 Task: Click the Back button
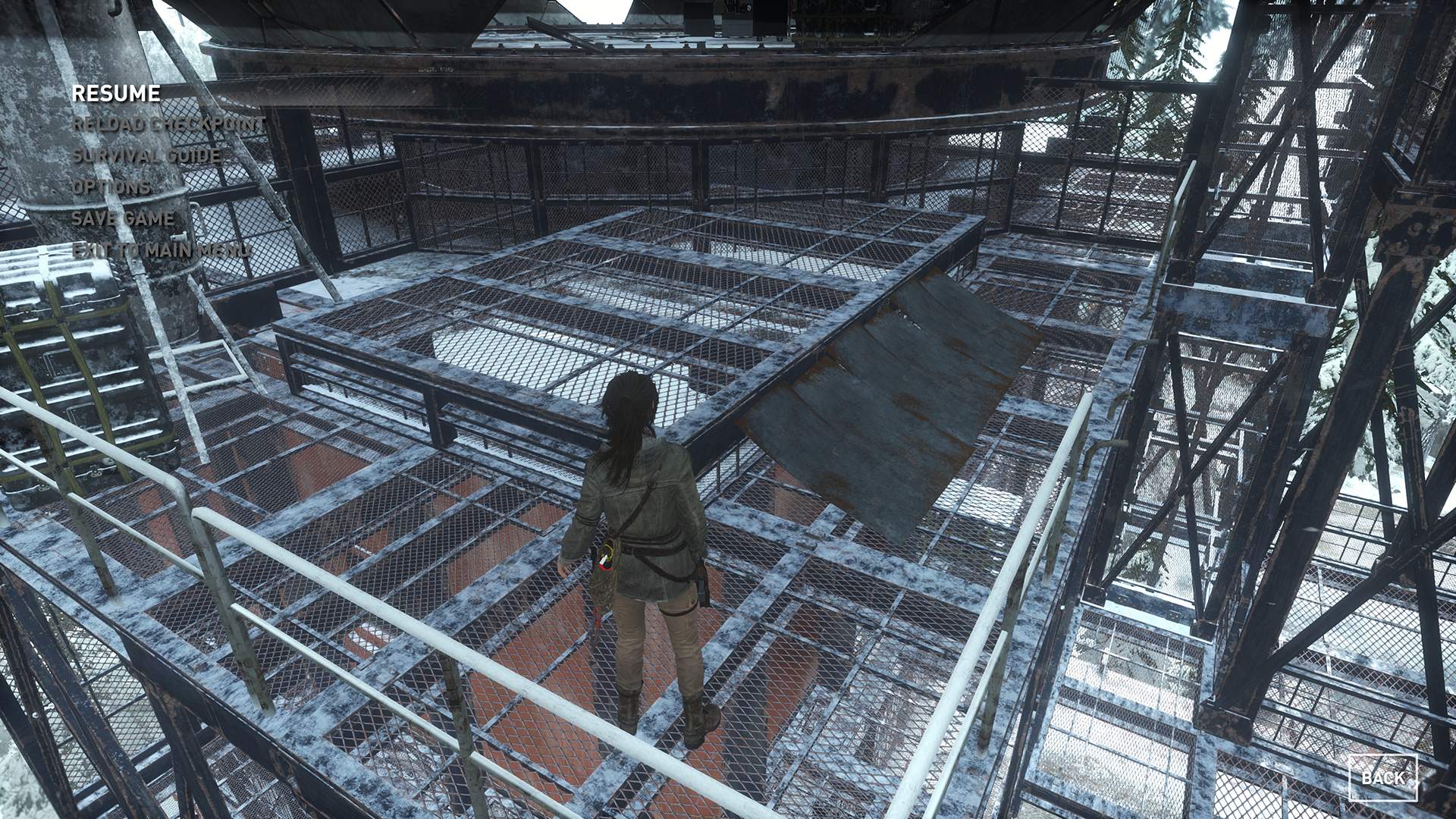coord(1382,777)
